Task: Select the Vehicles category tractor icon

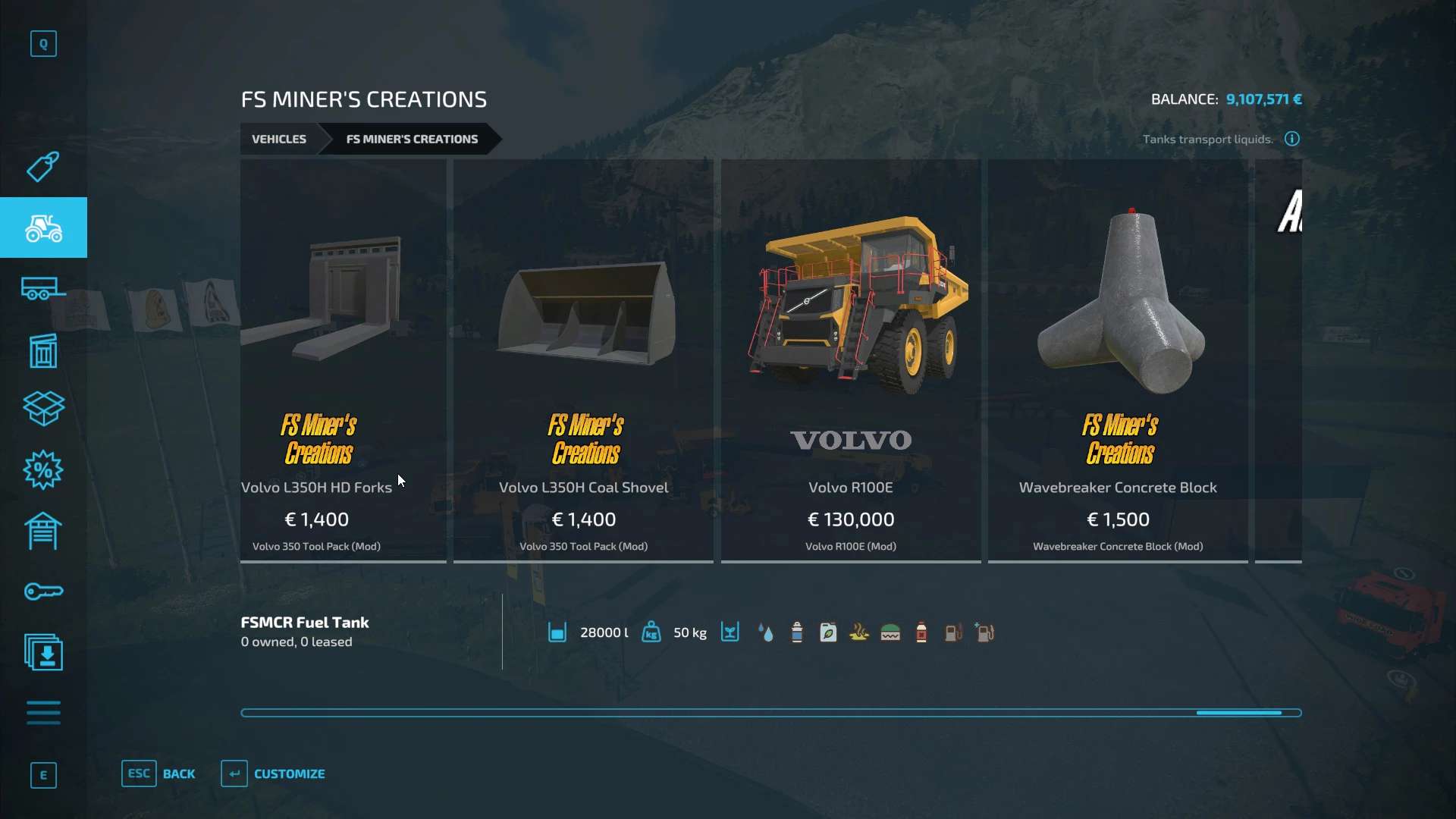Action: click(43, 227)
